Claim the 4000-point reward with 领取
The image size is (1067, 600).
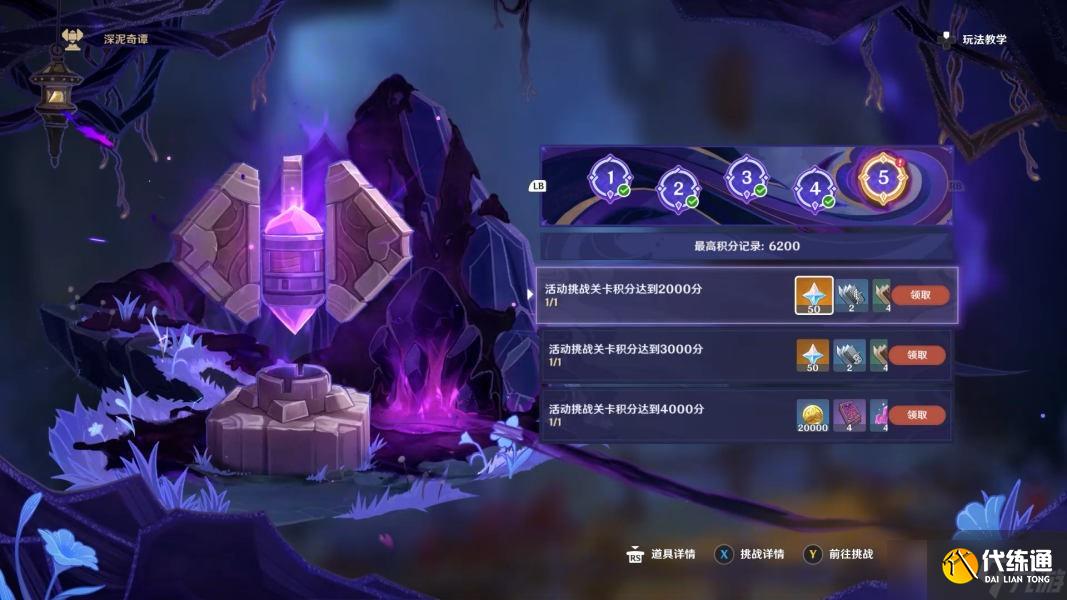(x=917, y=414)
